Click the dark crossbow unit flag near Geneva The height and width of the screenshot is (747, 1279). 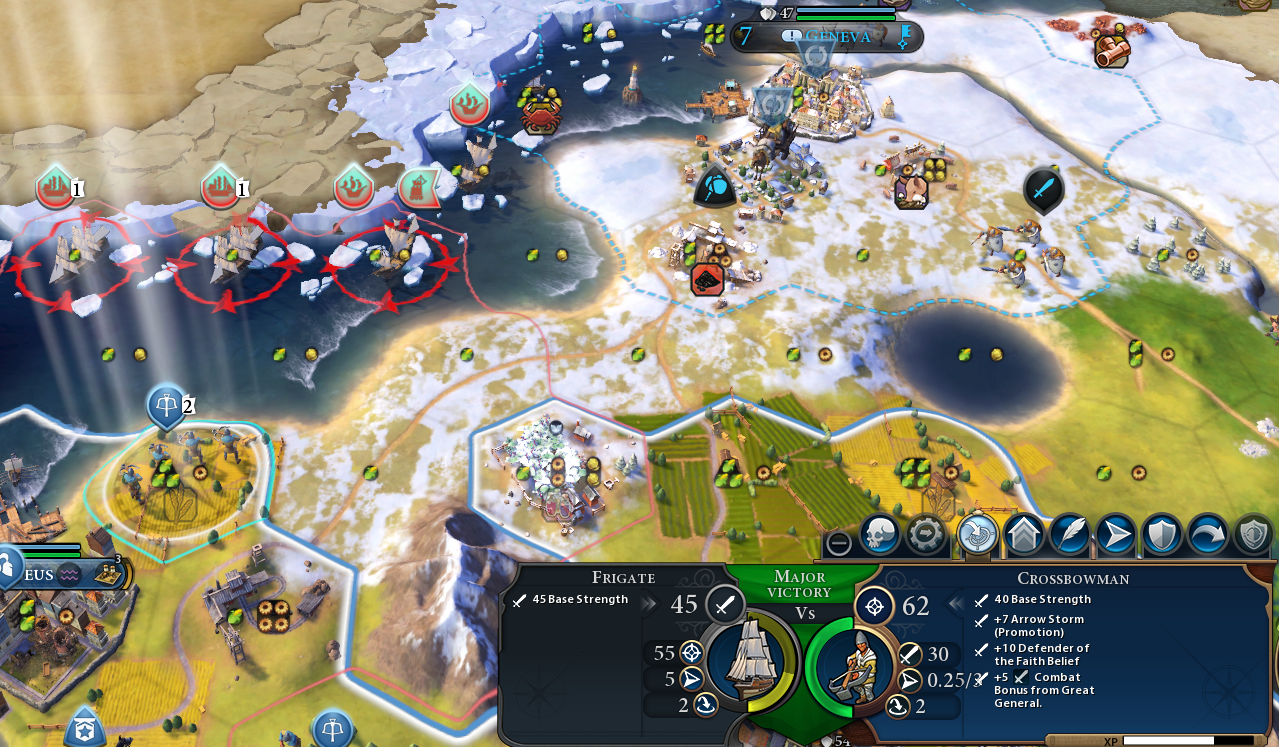click(715, 187)
